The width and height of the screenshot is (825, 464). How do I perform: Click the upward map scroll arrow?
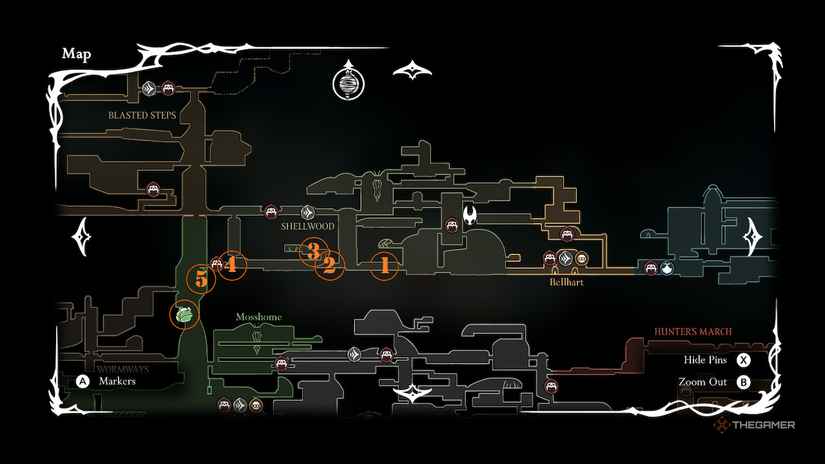(x=411, y=69)
